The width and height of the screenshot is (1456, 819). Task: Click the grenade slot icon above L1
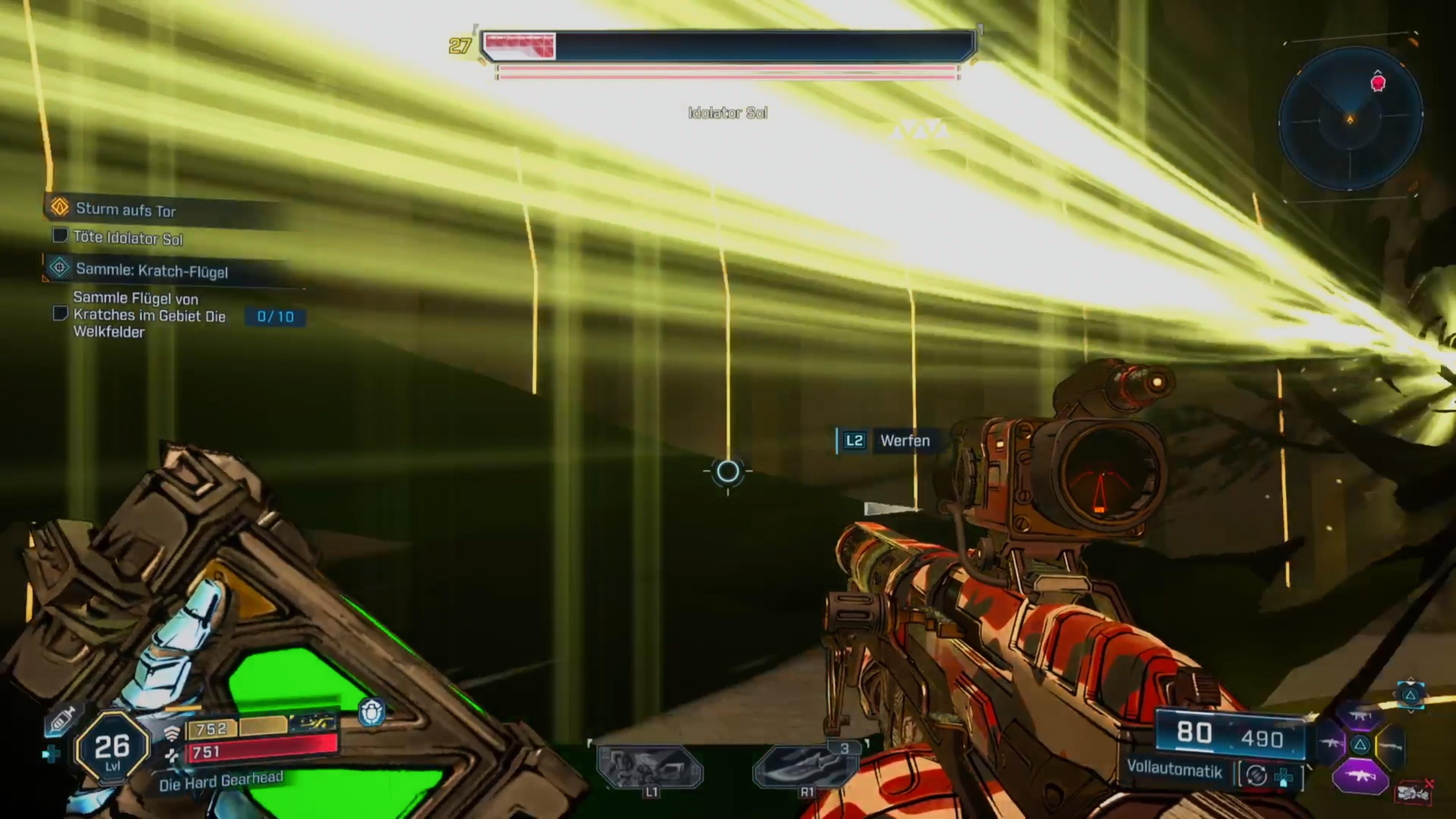650,767
